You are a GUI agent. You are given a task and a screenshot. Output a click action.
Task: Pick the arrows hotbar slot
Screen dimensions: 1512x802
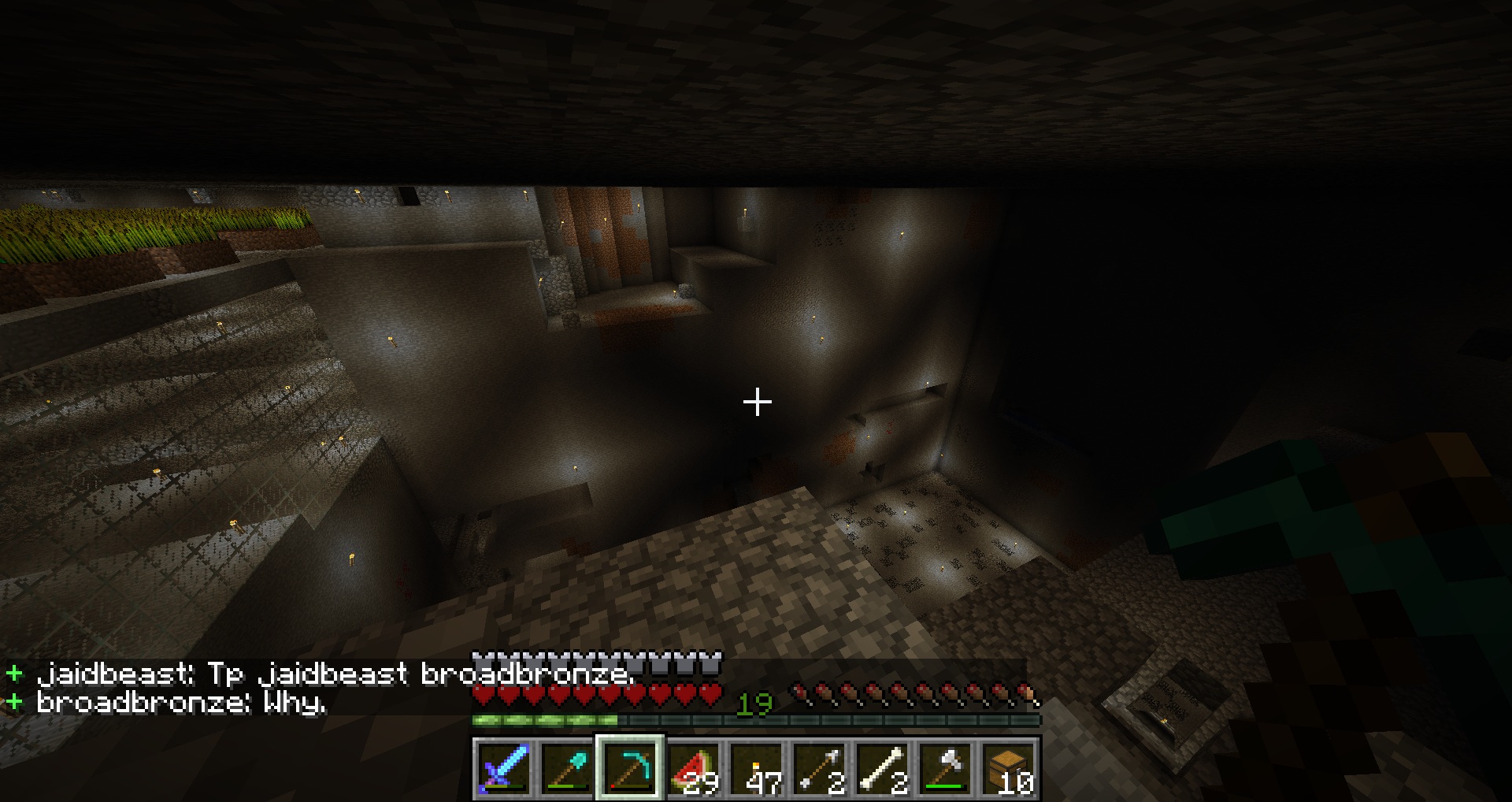pyautogui.click(x=819, y=767)
